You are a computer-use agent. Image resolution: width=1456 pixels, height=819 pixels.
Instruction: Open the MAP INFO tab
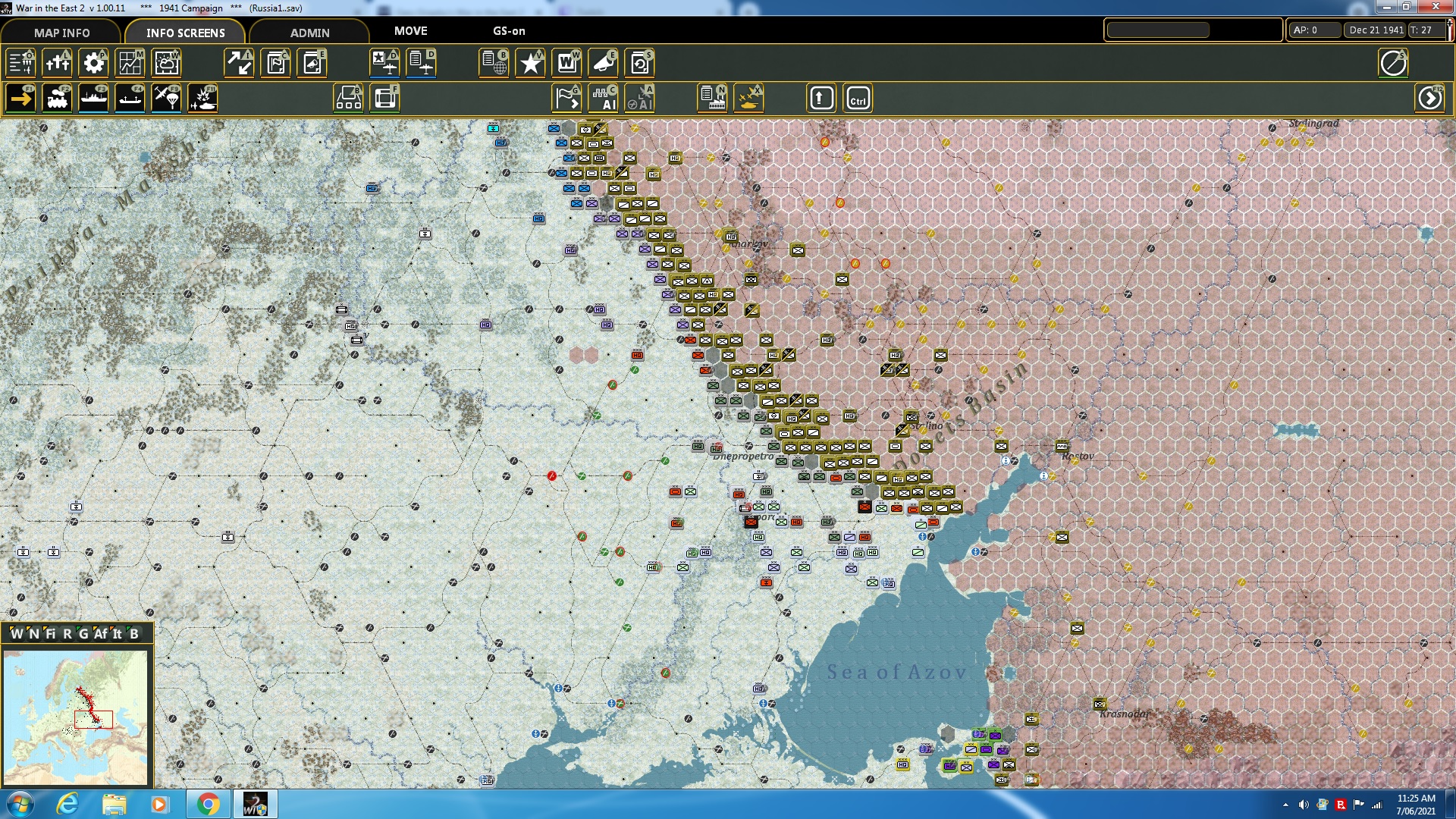coord(61,33)
